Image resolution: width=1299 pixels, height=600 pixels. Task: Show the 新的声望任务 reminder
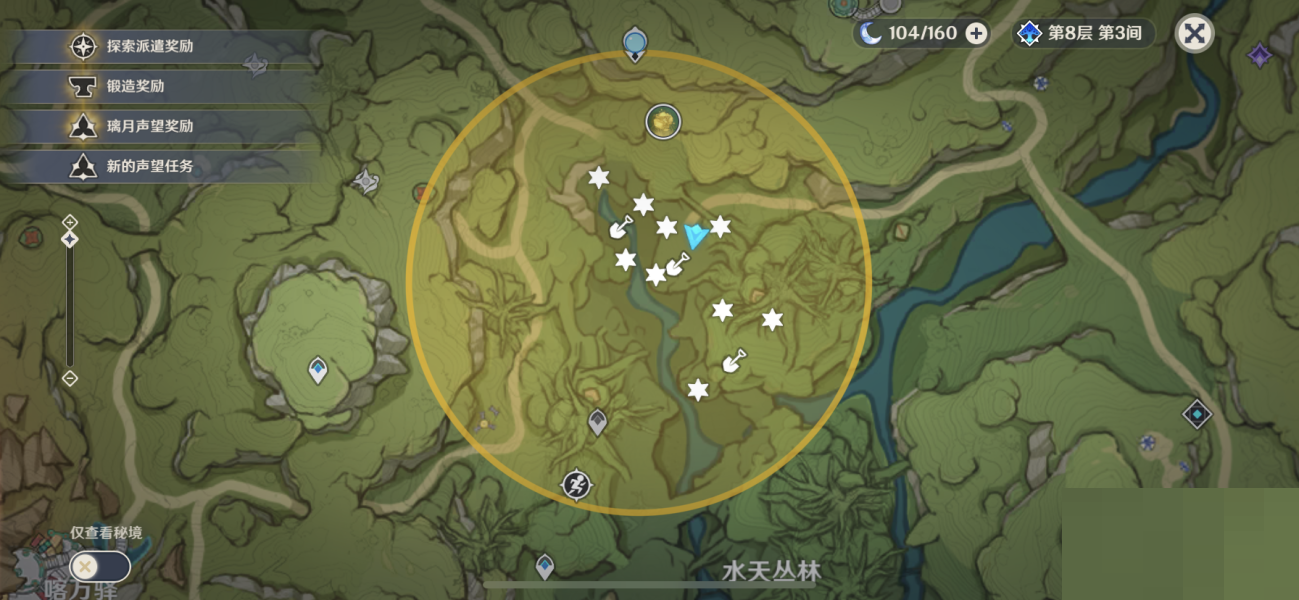[150, 166]
